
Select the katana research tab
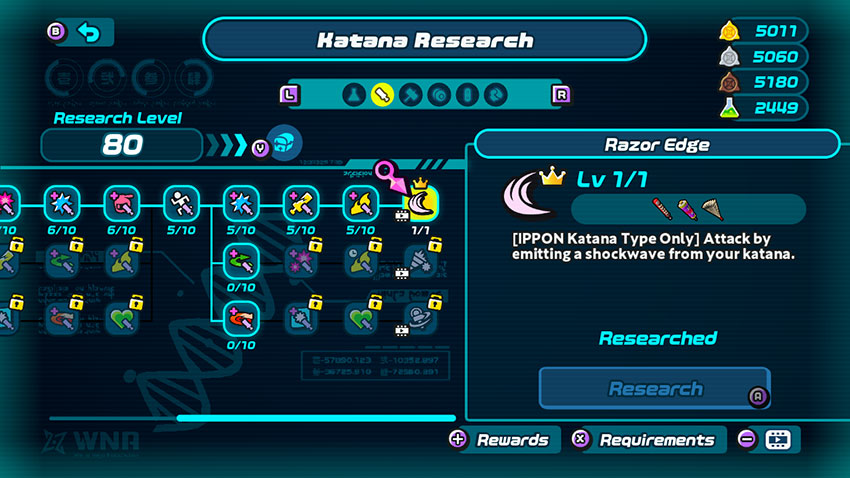[381, 95]
